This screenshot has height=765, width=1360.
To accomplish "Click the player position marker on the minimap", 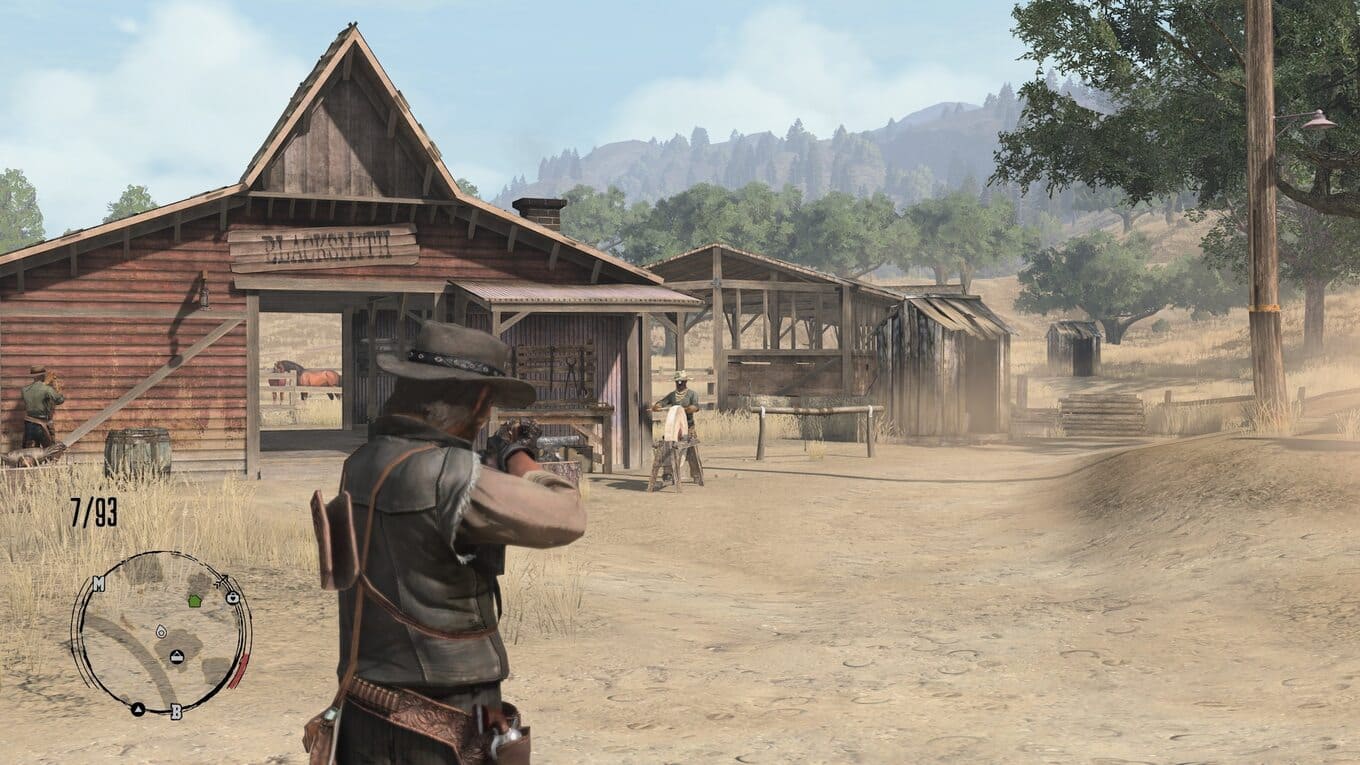I will coord(161,632).
